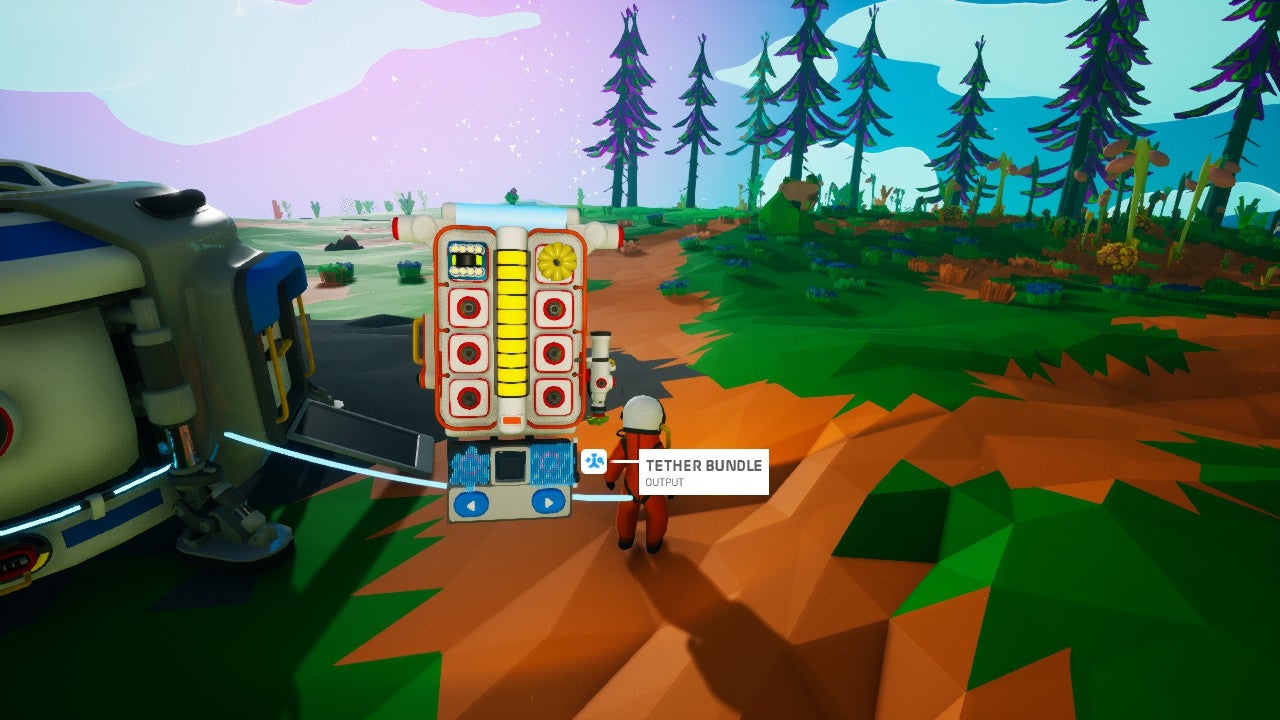Screen dimensions: 1280x720
Task: Toggle the left auxiliary slot on the printer
Action: (470, 465)
